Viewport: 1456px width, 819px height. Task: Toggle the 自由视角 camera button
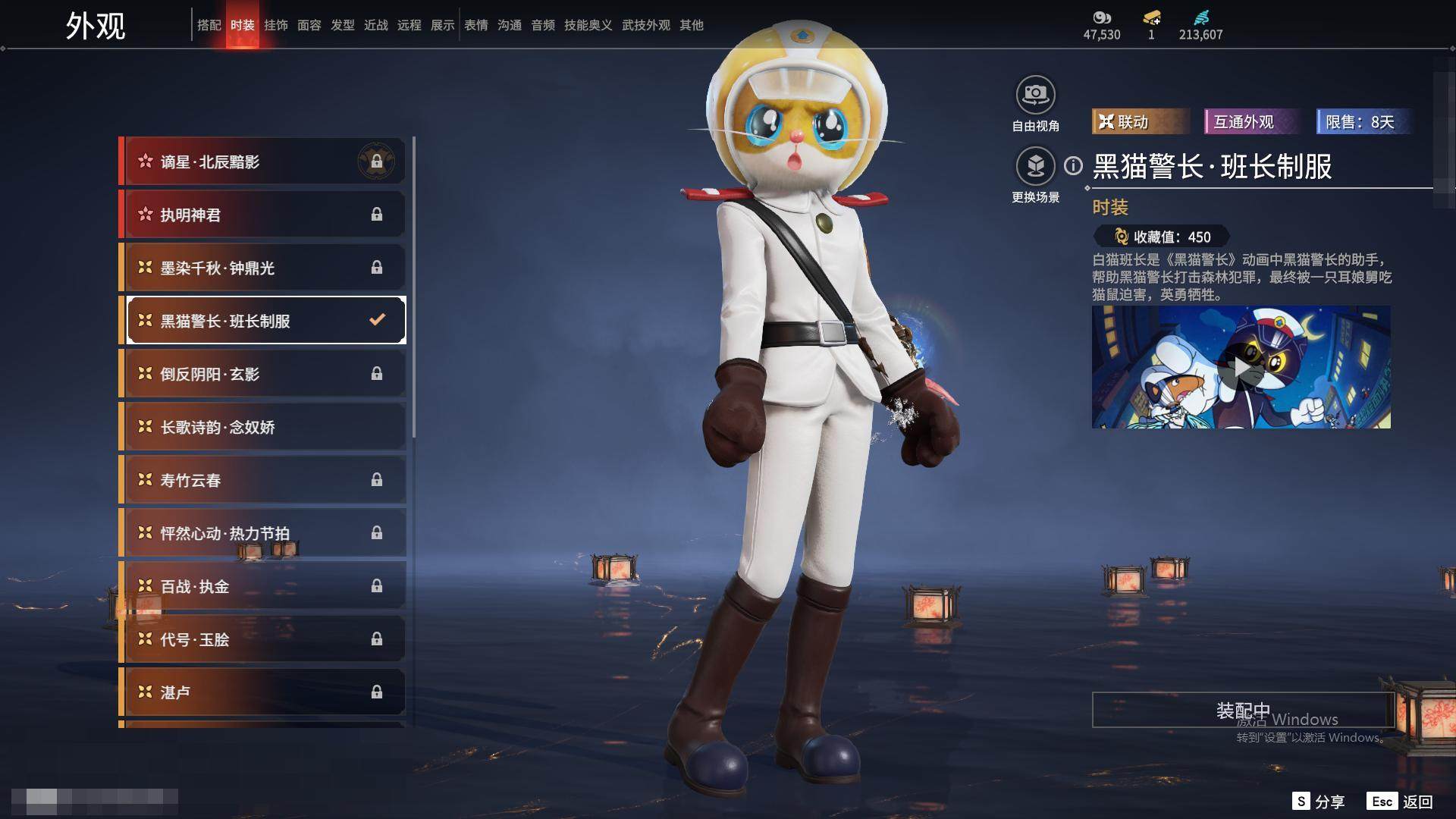coord(1035,96)
